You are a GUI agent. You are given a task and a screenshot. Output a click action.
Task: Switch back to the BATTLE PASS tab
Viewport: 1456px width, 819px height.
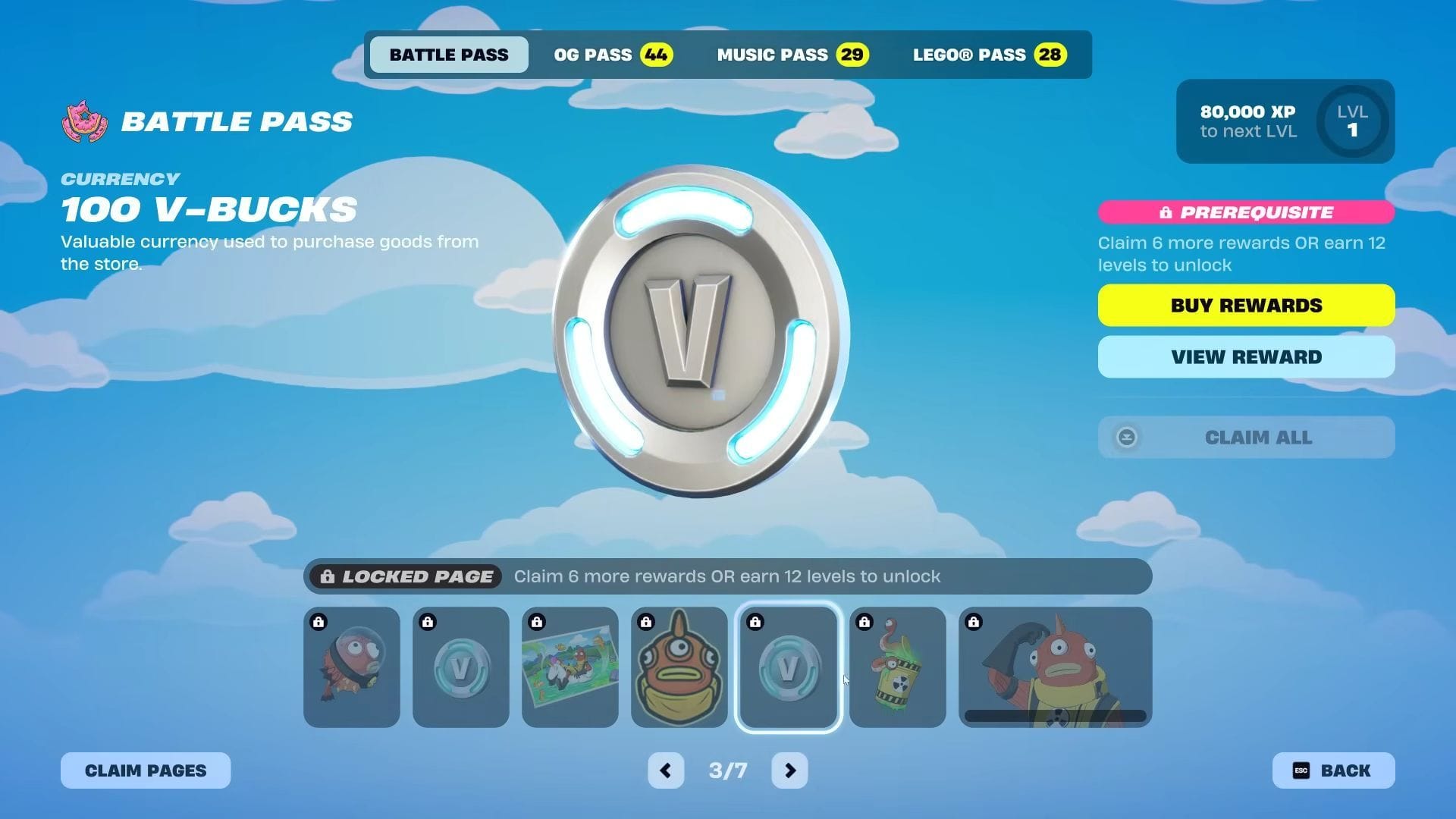pyautogui.click(x=448, y=54)
